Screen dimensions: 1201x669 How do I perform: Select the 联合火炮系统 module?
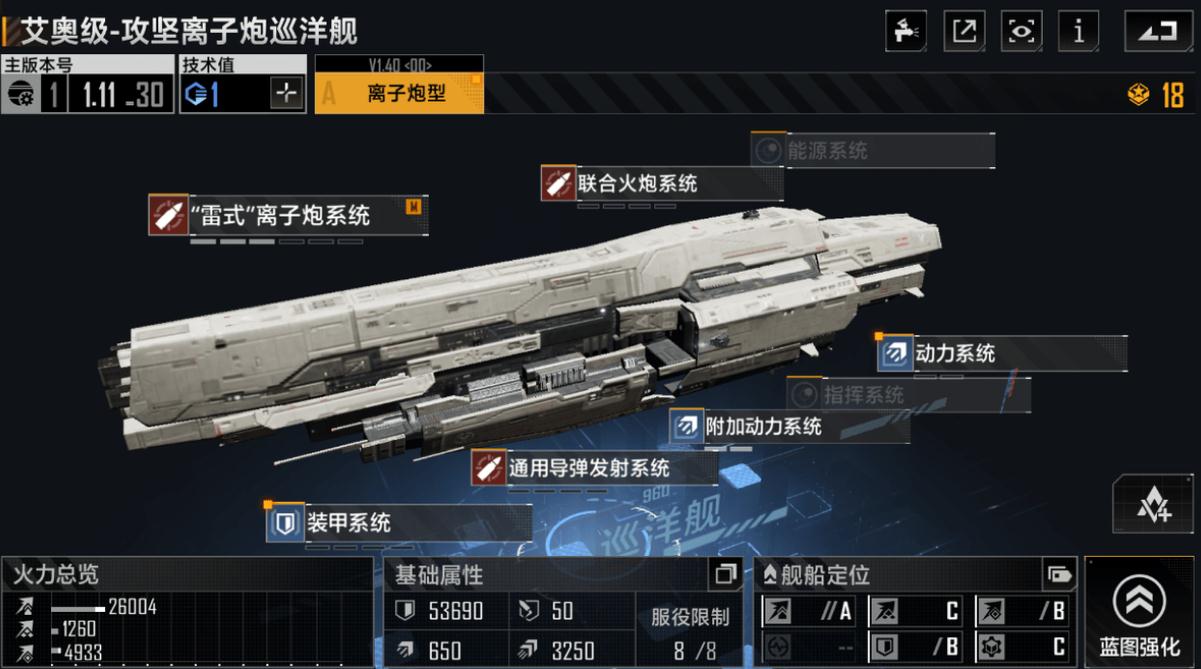coord(660,184)
